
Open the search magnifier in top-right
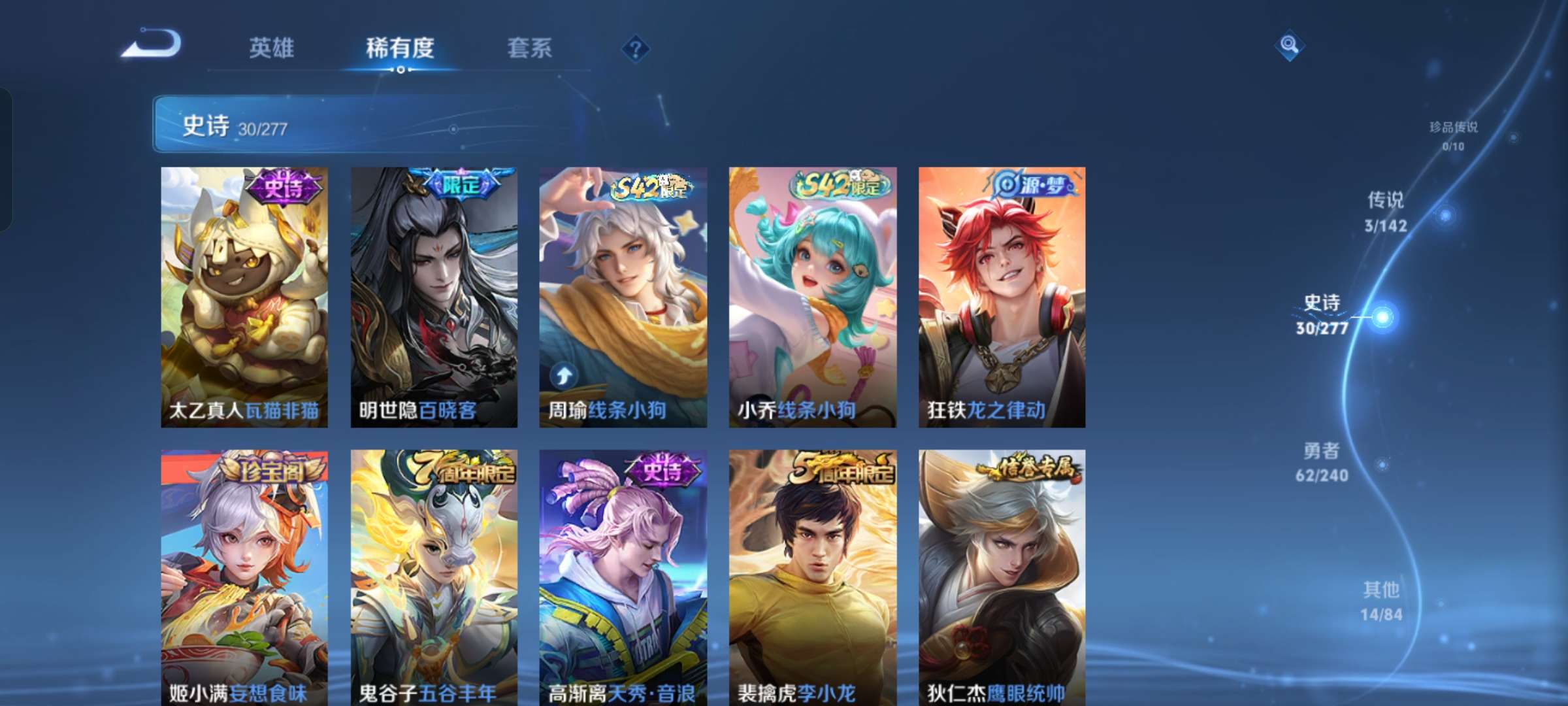coord(1288,46)
